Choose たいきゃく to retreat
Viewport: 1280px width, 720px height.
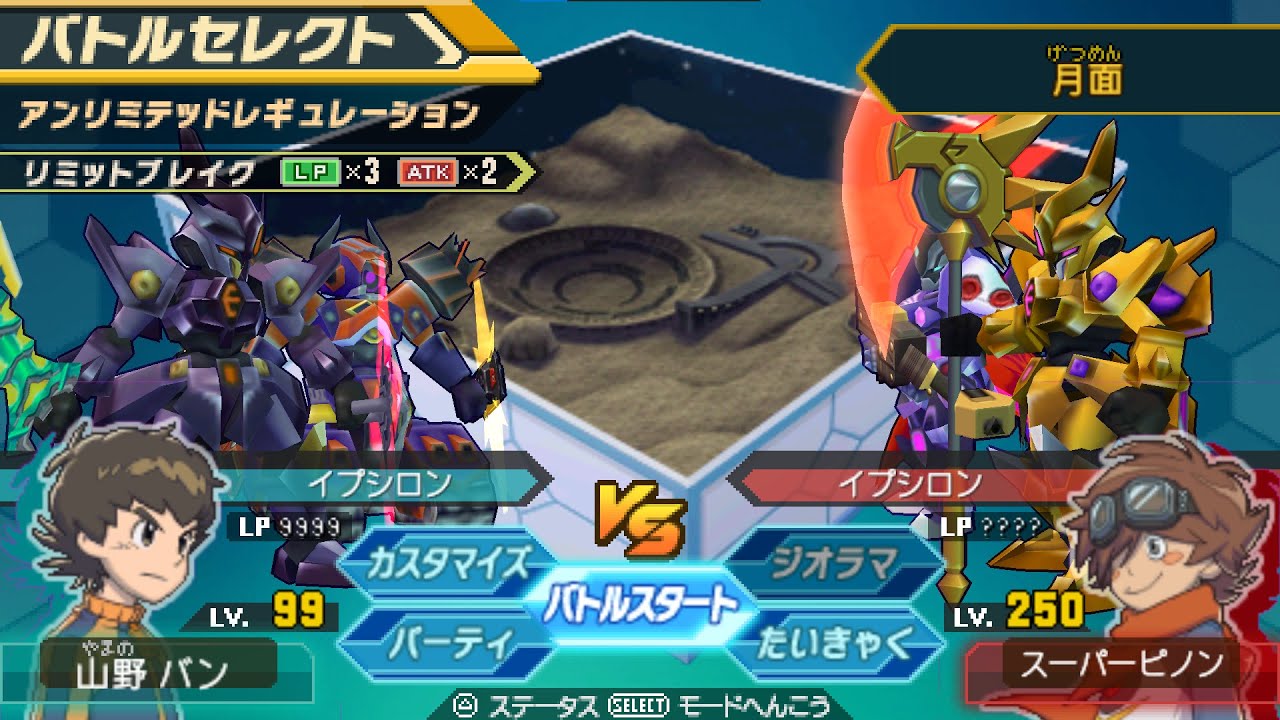833,643
